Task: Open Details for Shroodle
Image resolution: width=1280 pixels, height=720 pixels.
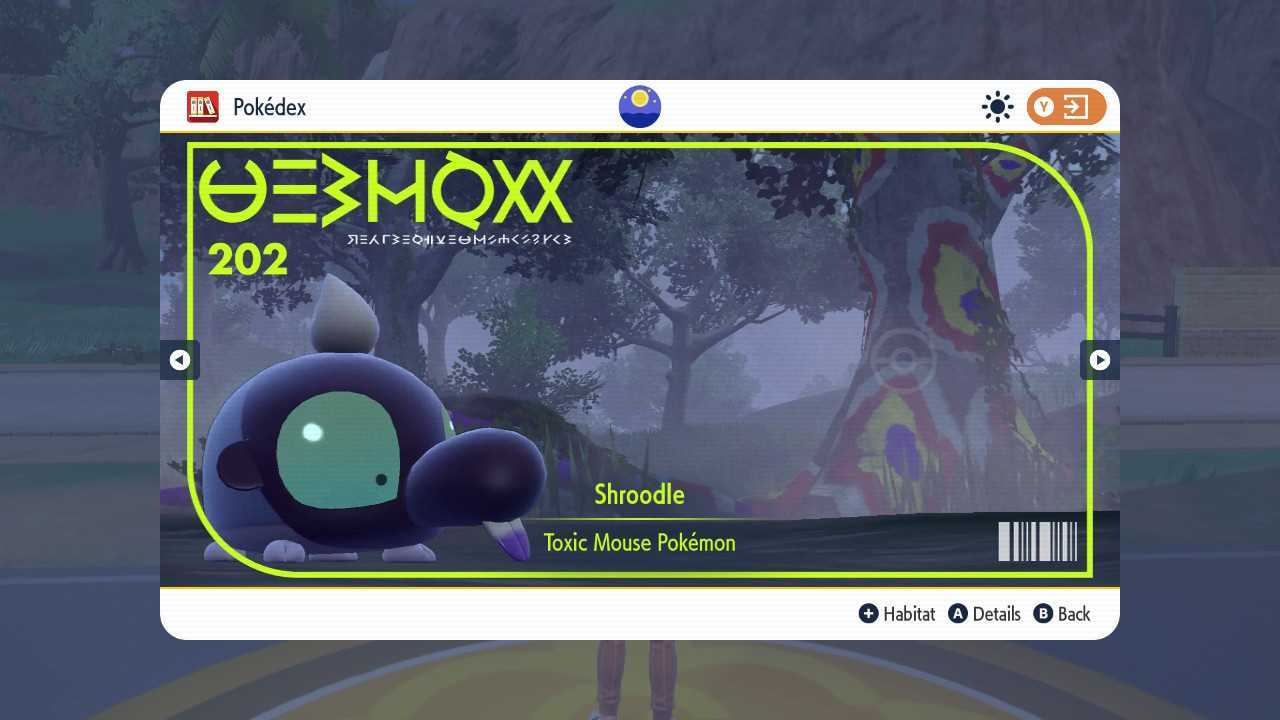Action: coord(995,614)
